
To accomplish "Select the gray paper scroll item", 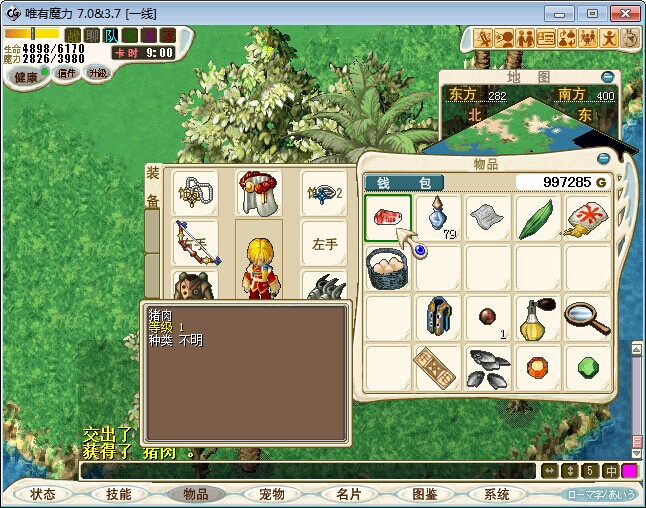I will [x=488, y=218].
